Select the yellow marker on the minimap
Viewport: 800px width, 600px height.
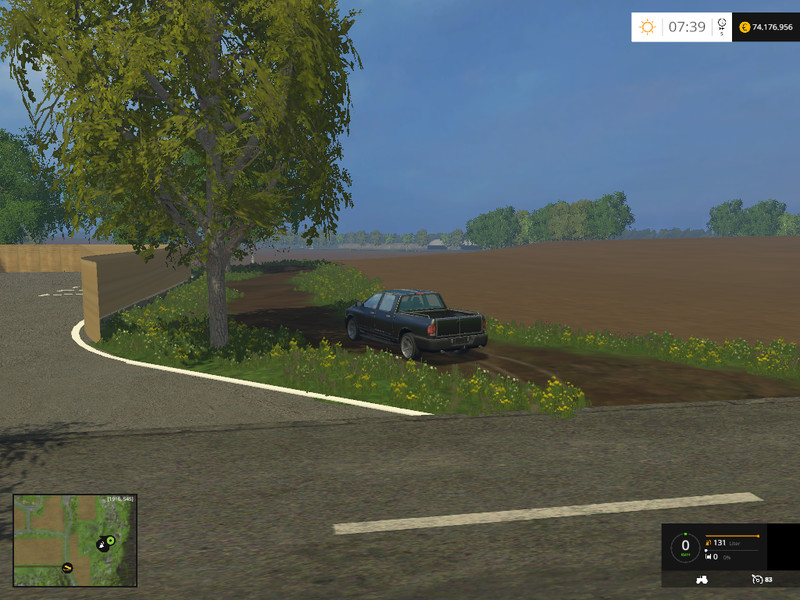pyautogui.click(x=67, y=568)
